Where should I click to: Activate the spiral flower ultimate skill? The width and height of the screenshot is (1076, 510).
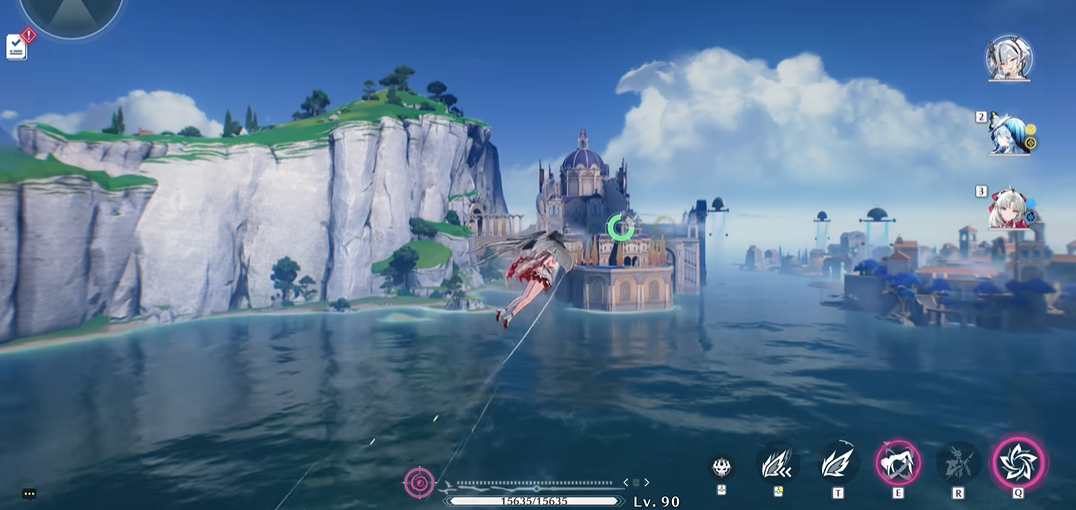[1019, 463]
